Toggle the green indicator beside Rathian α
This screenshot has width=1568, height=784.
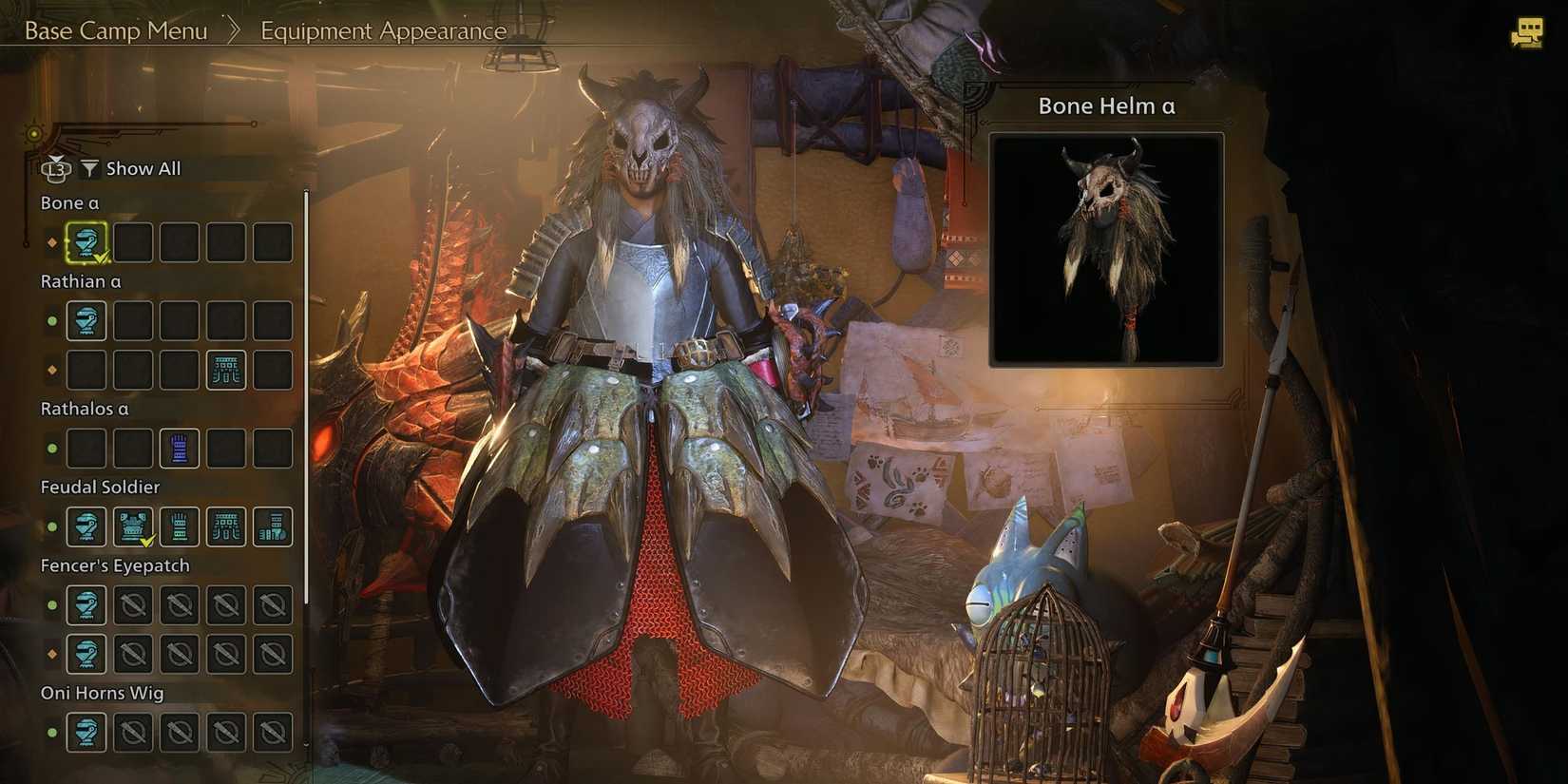[x=51, y=321]
